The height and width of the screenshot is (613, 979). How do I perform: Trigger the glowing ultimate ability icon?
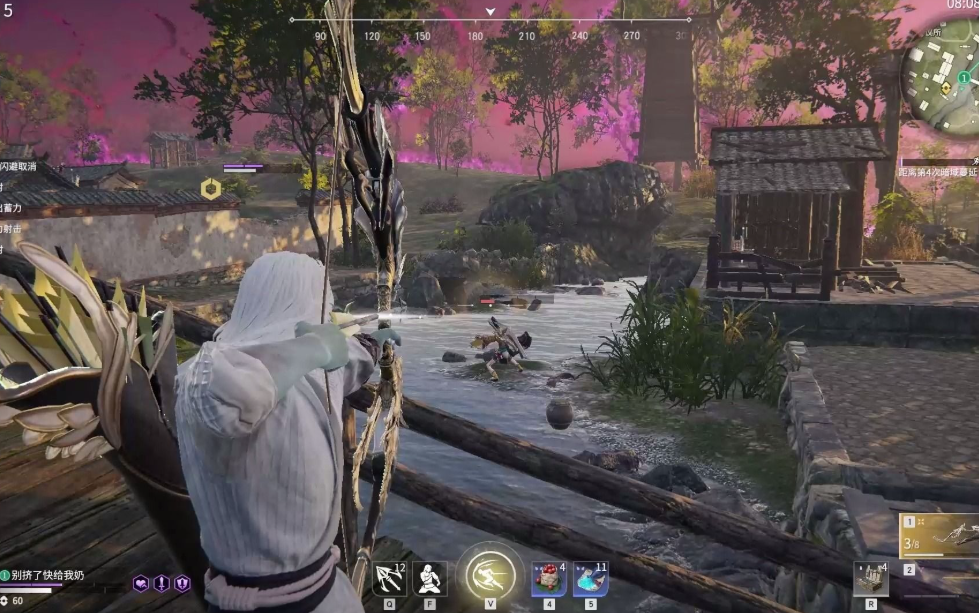point(490,575)
